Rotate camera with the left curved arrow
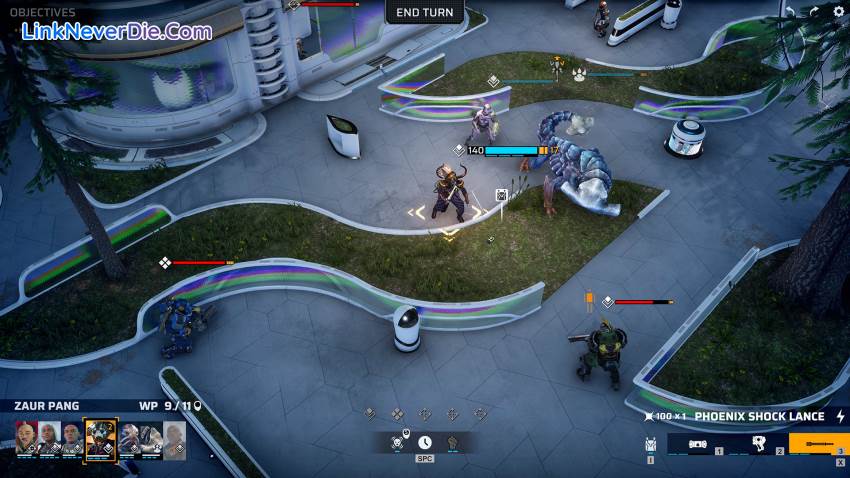This screenshot has height=478, width=850. pos(790,12)
